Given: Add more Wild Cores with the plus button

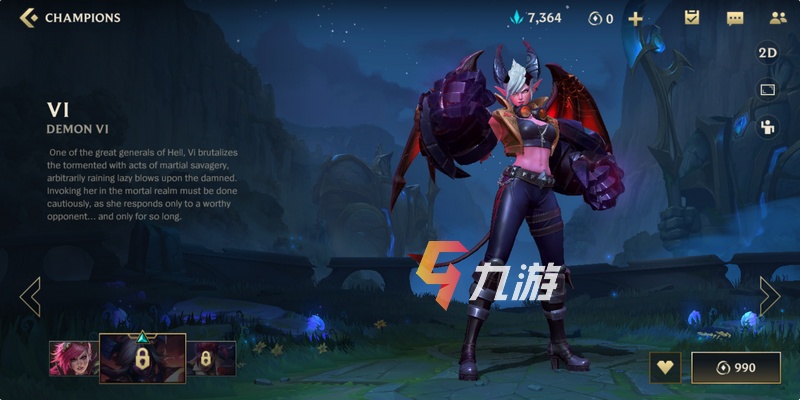Looking at the screenshot, I should [635, 18].
